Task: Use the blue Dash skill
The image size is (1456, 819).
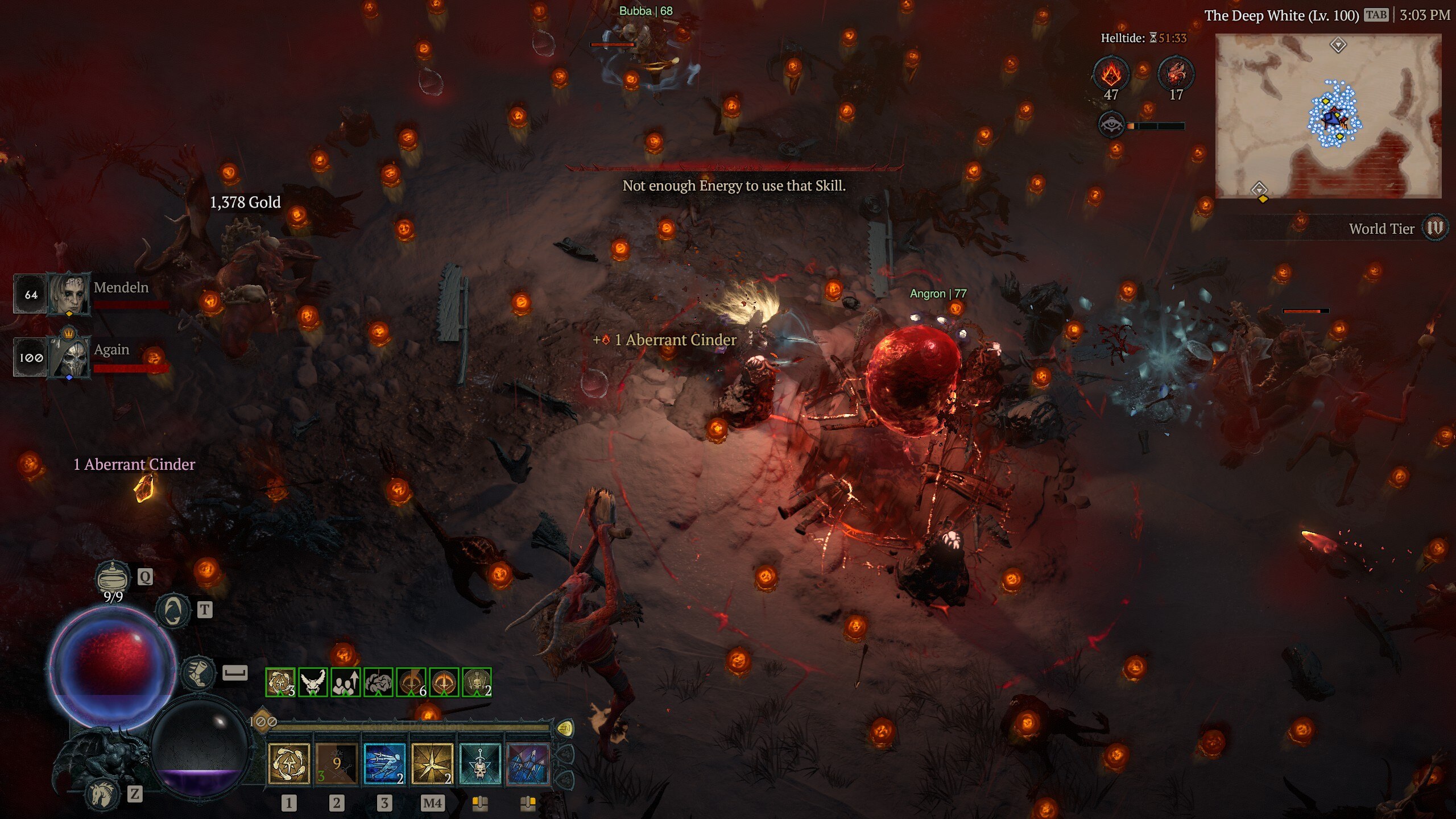Action: click(384, 764)
